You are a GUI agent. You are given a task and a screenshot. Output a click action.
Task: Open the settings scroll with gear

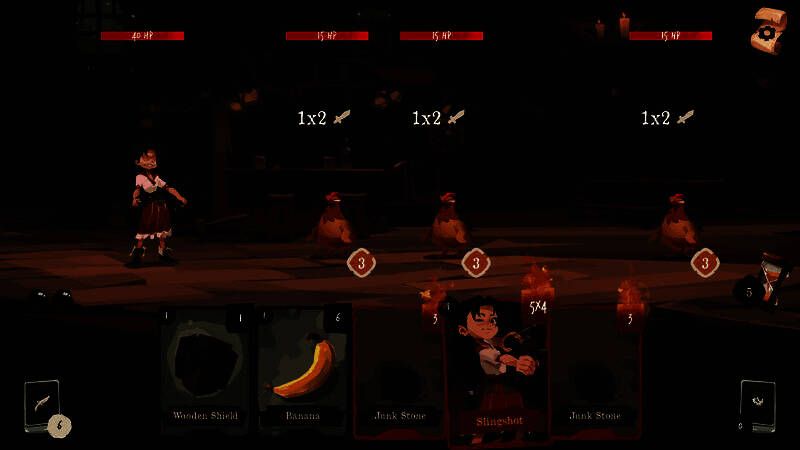[x=766, y=31]
